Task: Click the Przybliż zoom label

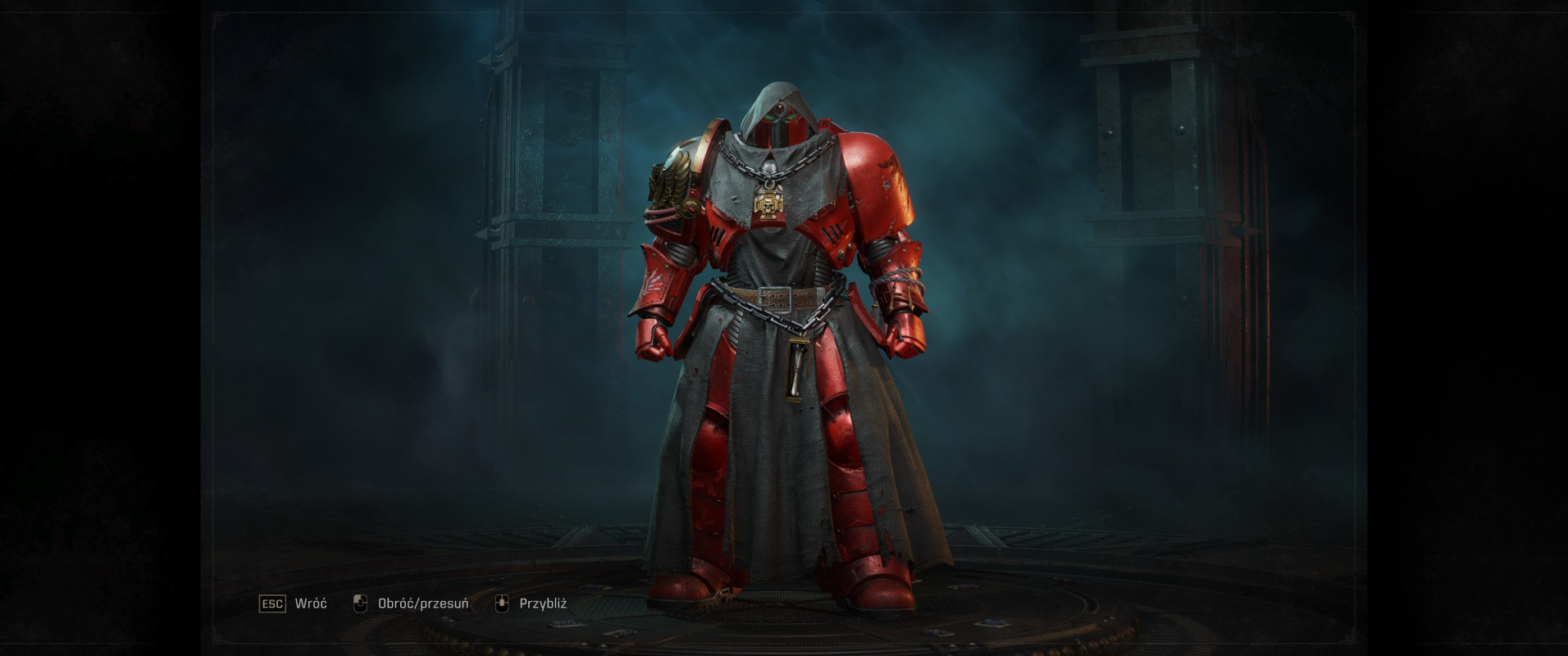Action: point(542,604)
